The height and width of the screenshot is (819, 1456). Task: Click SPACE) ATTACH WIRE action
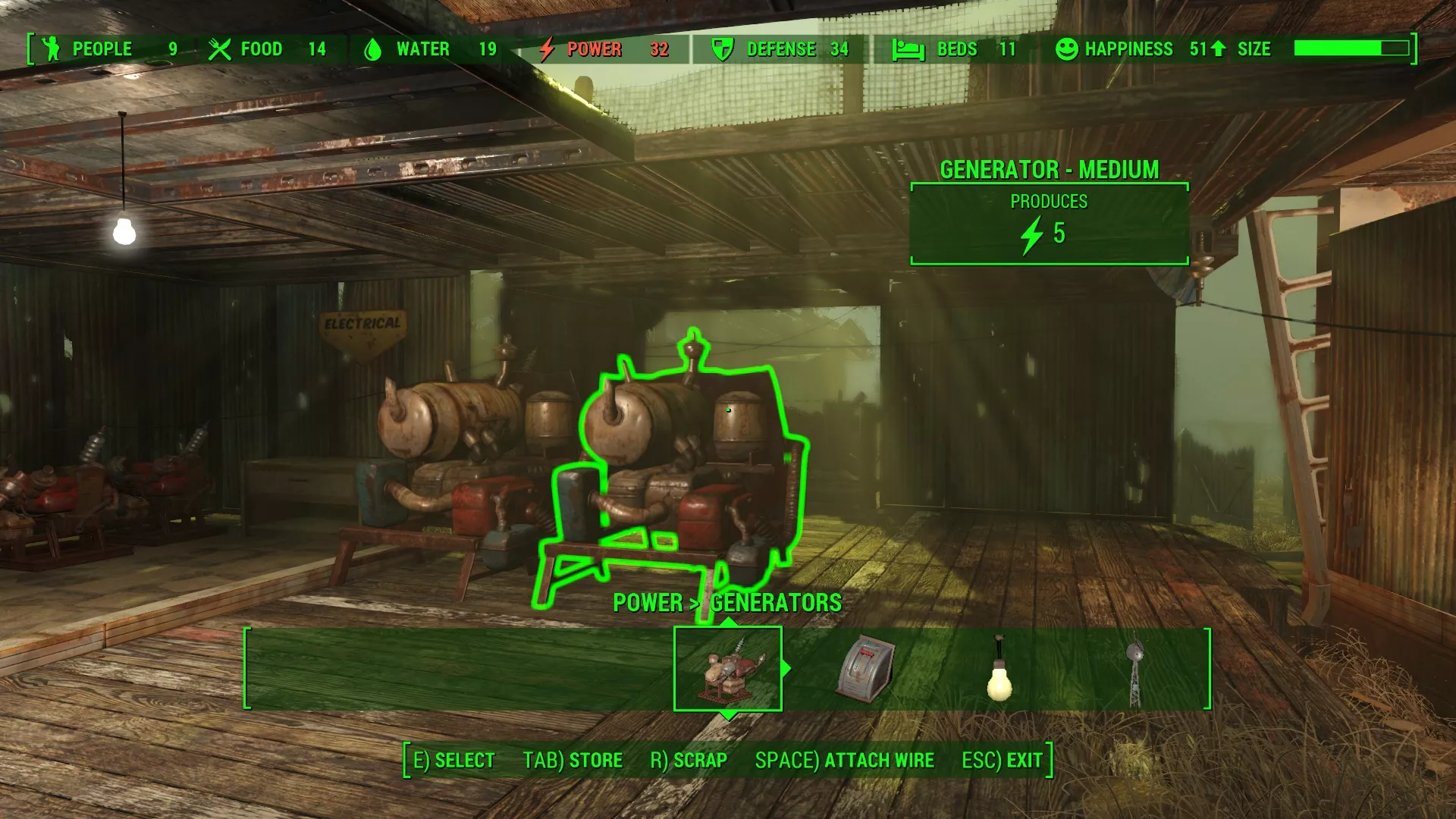click(843, 760)
